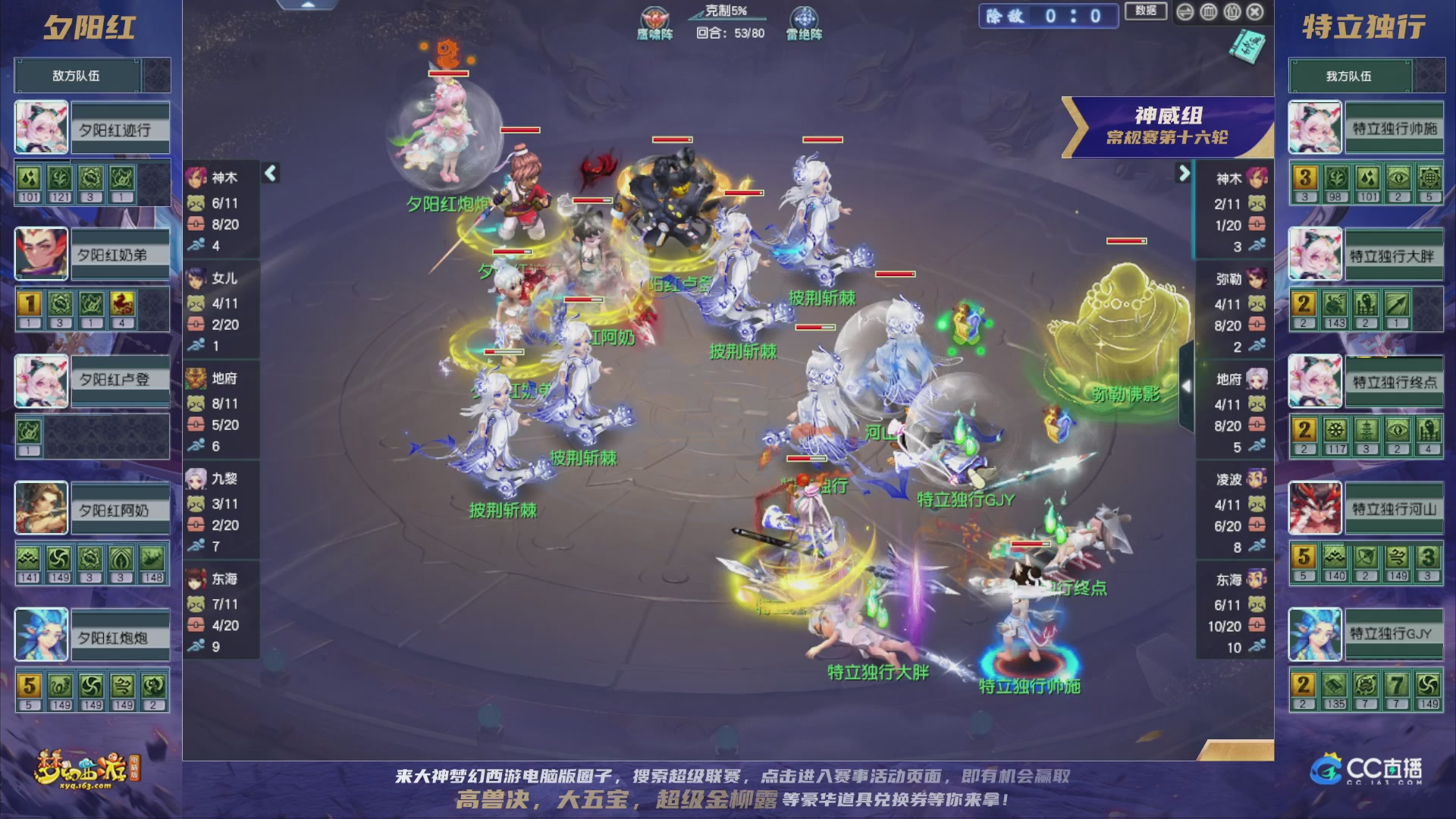Screen dimensions: 1456x819
Task: Click the 数据 button
Action: click(1146, 12)
